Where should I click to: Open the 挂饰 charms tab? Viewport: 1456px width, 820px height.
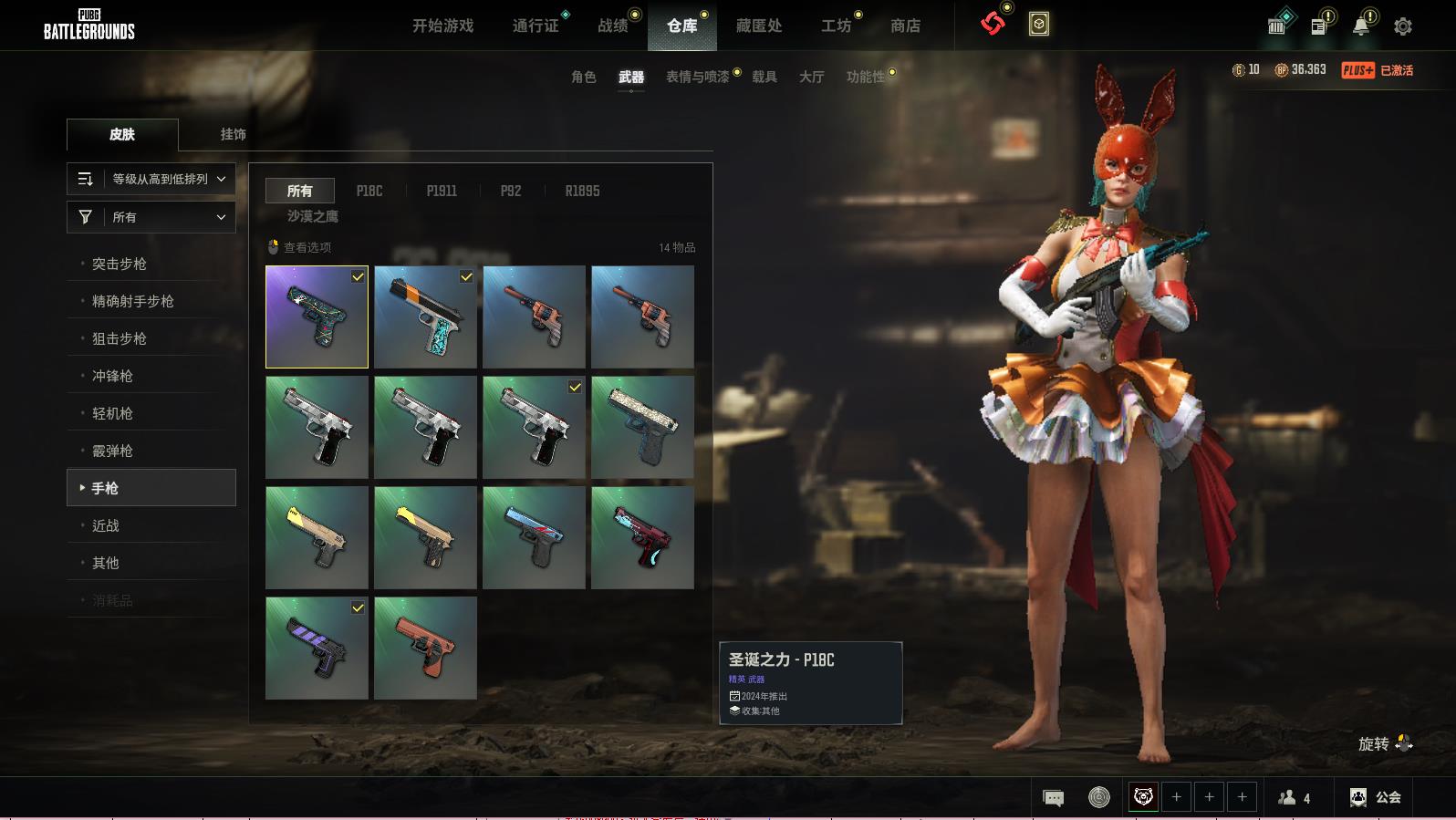233,134
